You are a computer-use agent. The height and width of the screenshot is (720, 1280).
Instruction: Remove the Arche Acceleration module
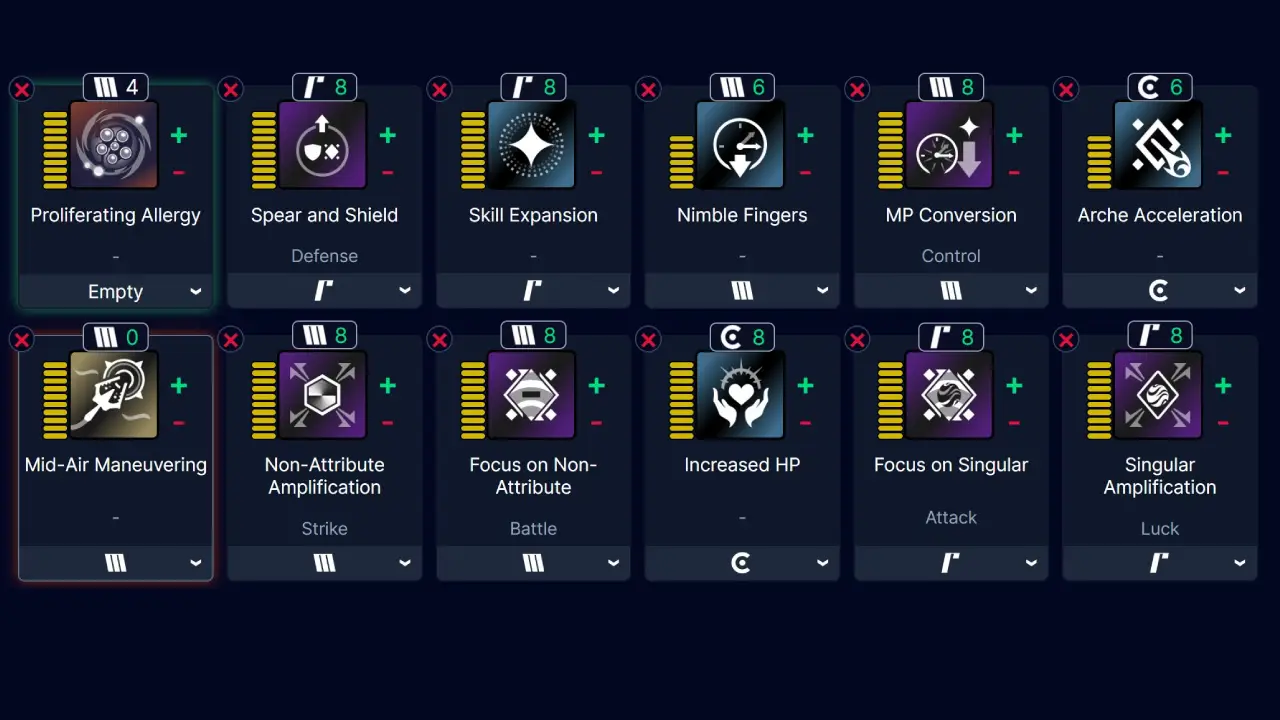[x=1066, y=90]
